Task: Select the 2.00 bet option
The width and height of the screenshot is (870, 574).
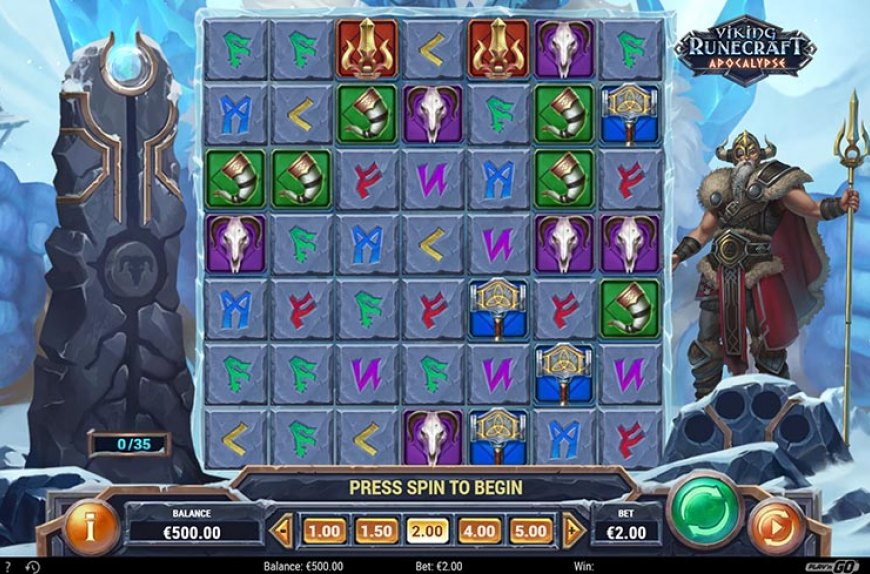Action: 426,530
